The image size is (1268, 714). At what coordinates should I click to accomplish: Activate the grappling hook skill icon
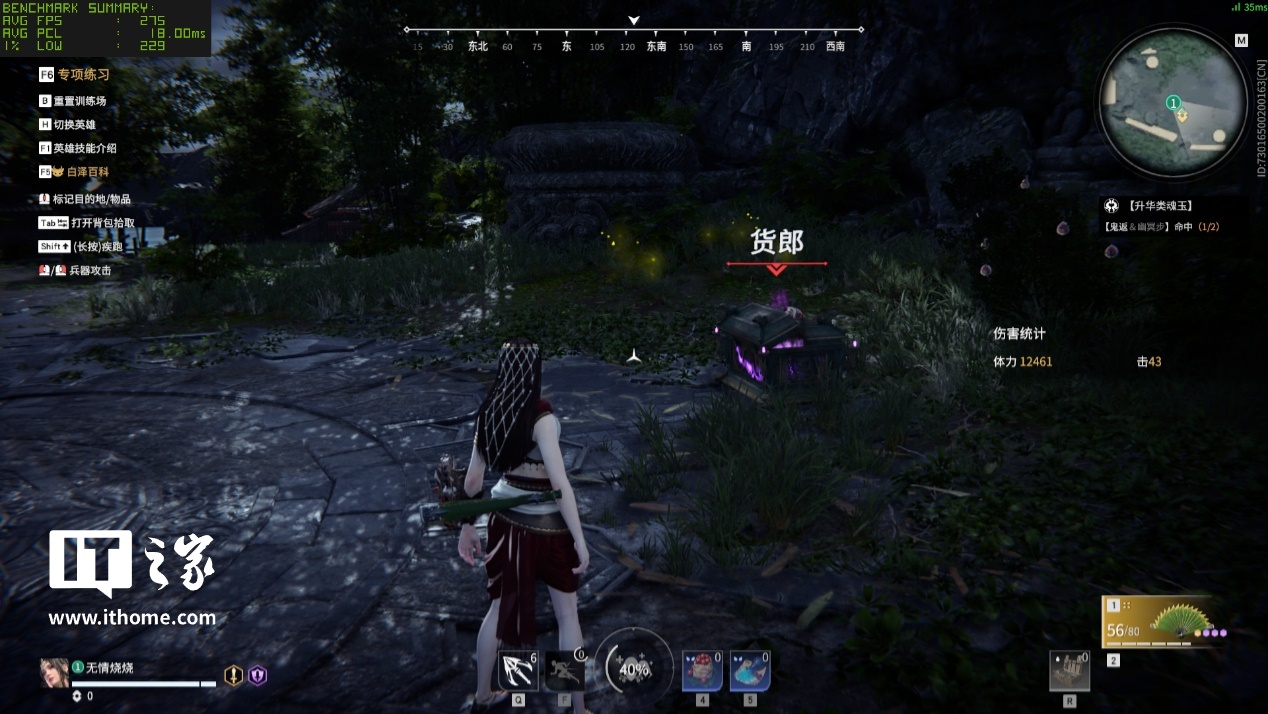pos(518,670)
